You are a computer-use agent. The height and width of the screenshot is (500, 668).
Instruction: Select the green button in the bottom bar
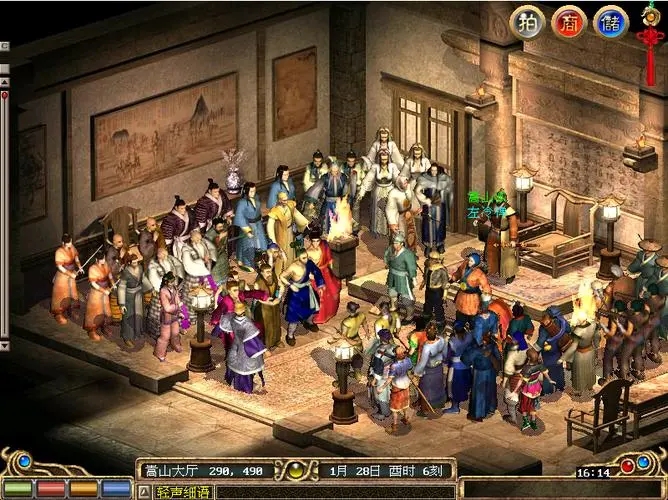20,489
